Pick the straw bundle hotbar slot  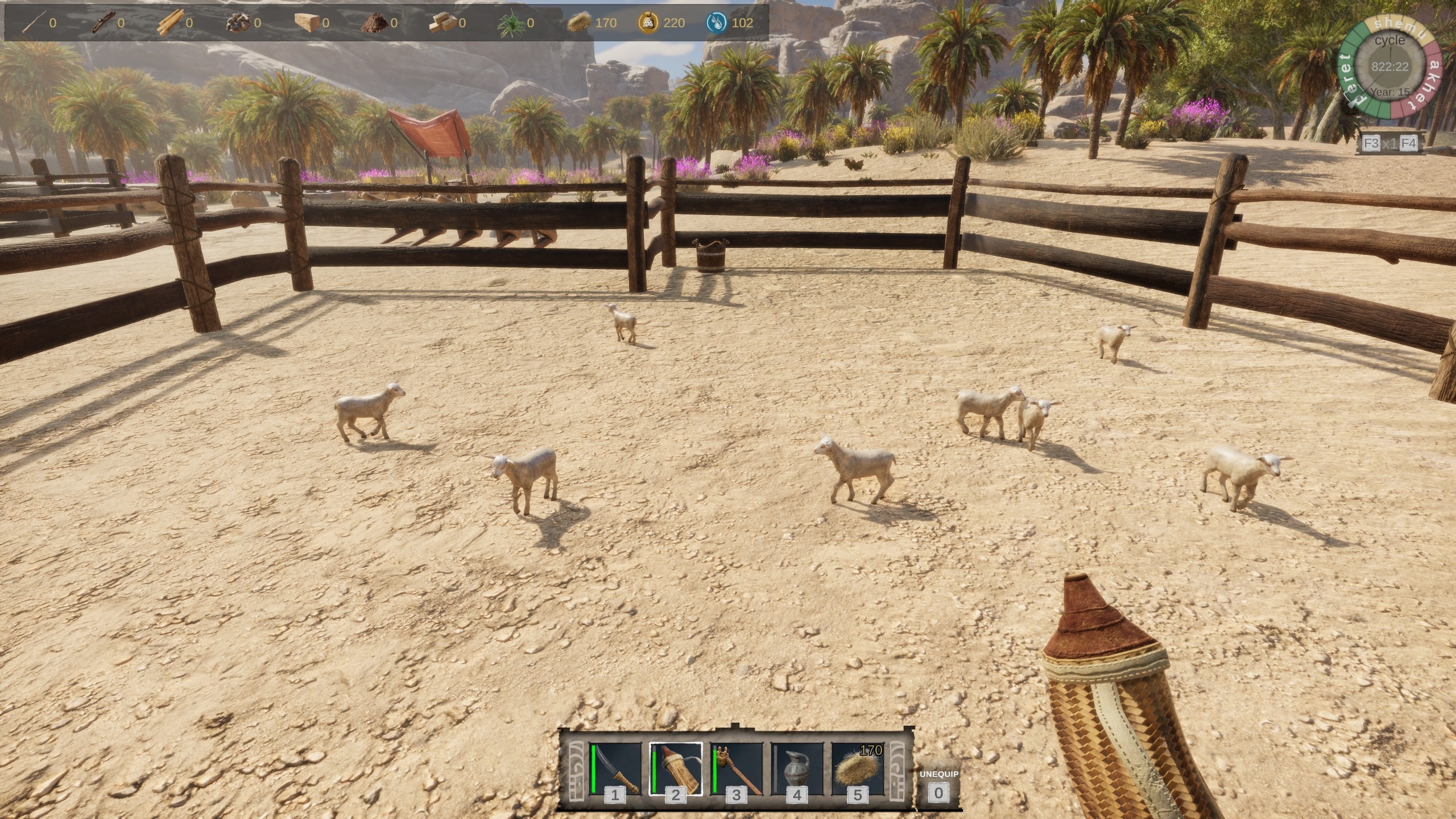tap(858, 769)
